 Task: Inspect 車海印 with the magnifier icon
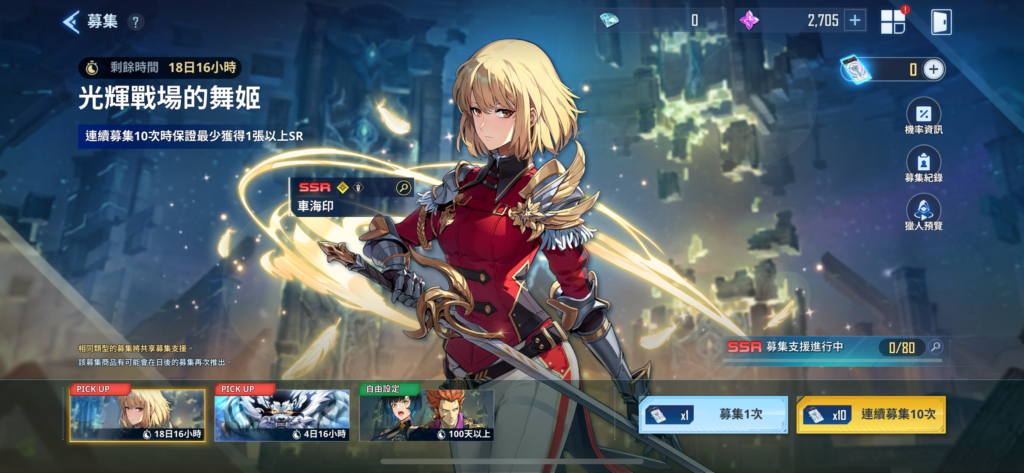click(x=403, y=187)
